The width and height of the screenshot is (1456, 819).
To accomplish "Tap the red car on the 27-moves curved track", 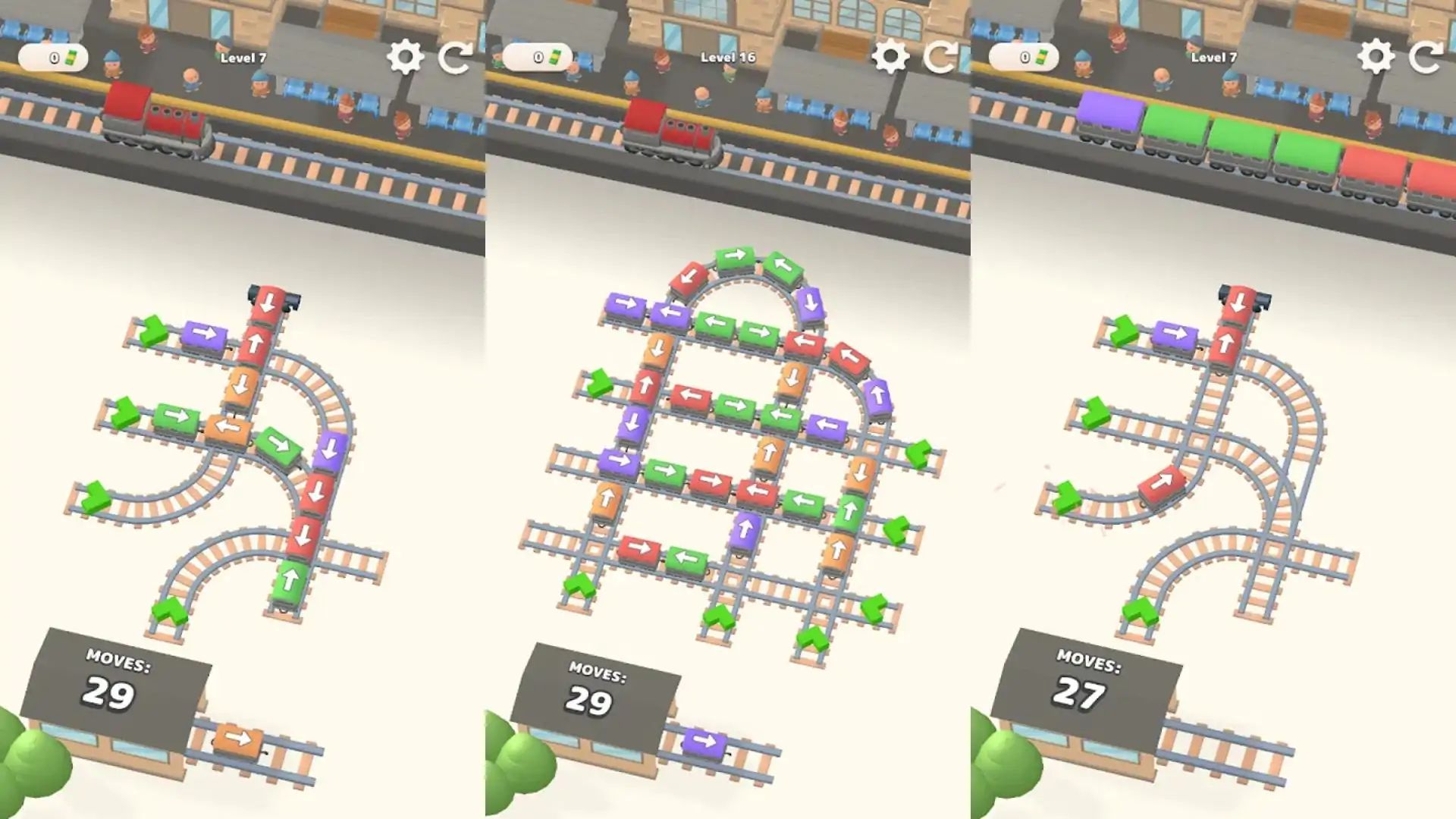I will point(1162,485).
